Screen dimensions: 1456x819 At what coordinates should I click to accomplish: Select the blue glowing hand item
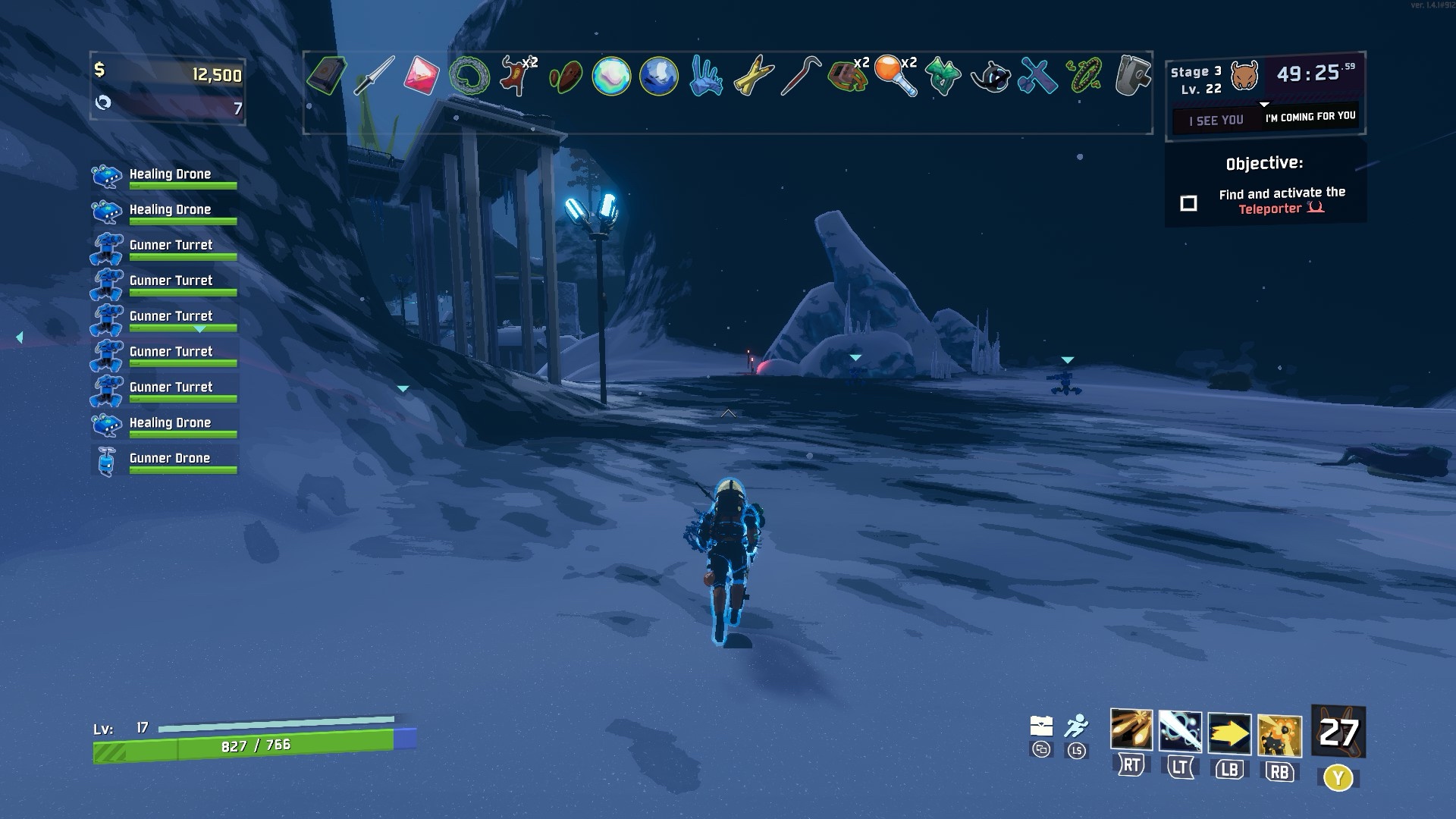pyautogui.click(x=705, y=76)
